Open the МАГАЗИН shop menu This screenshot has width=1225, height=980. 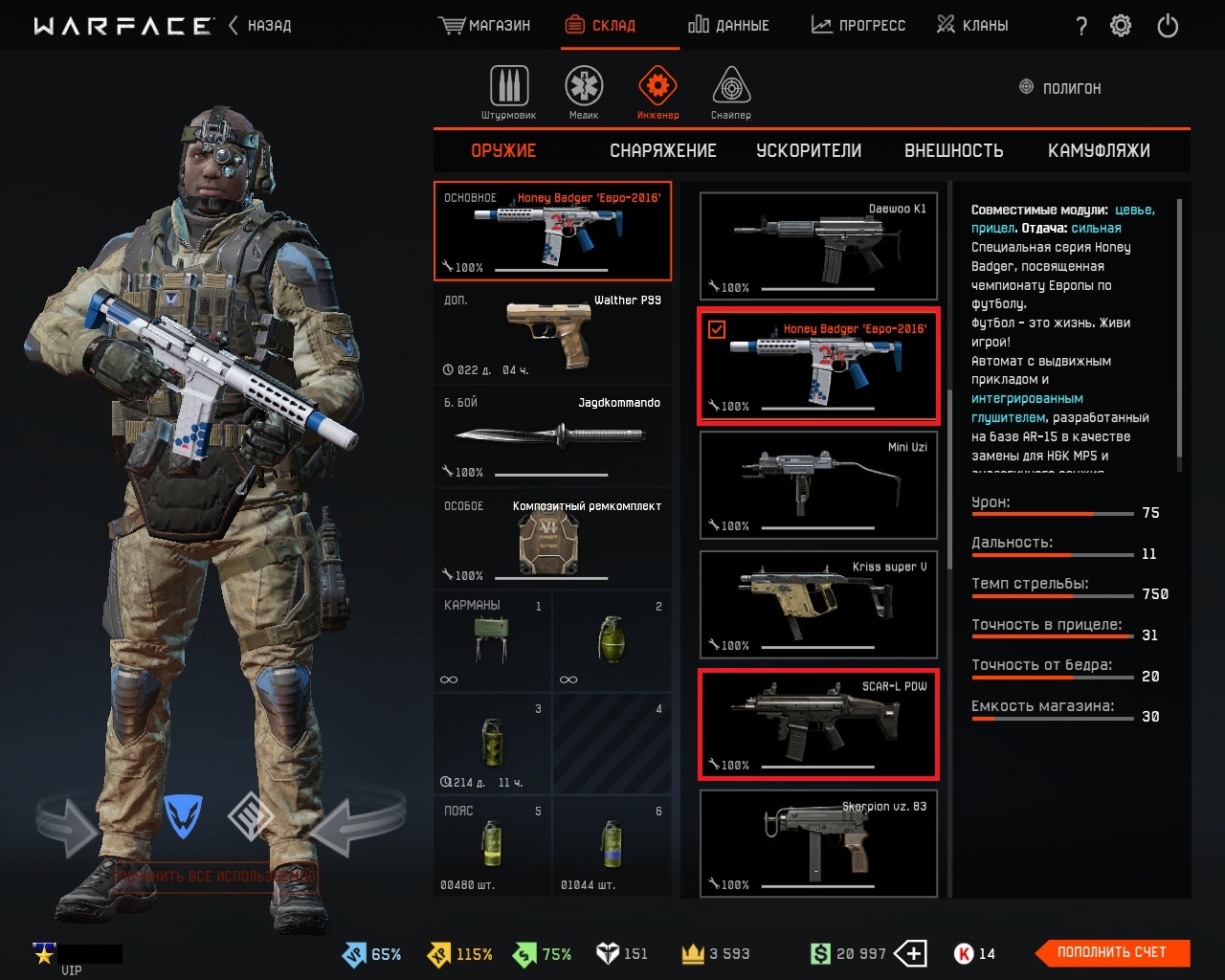[485, 26]
